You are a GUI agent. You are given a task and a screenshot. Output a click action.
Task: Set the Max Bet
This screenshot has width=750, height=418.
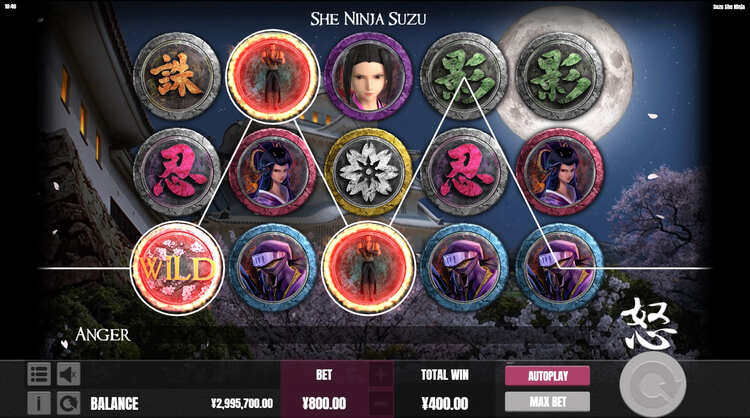pos(546,402)
